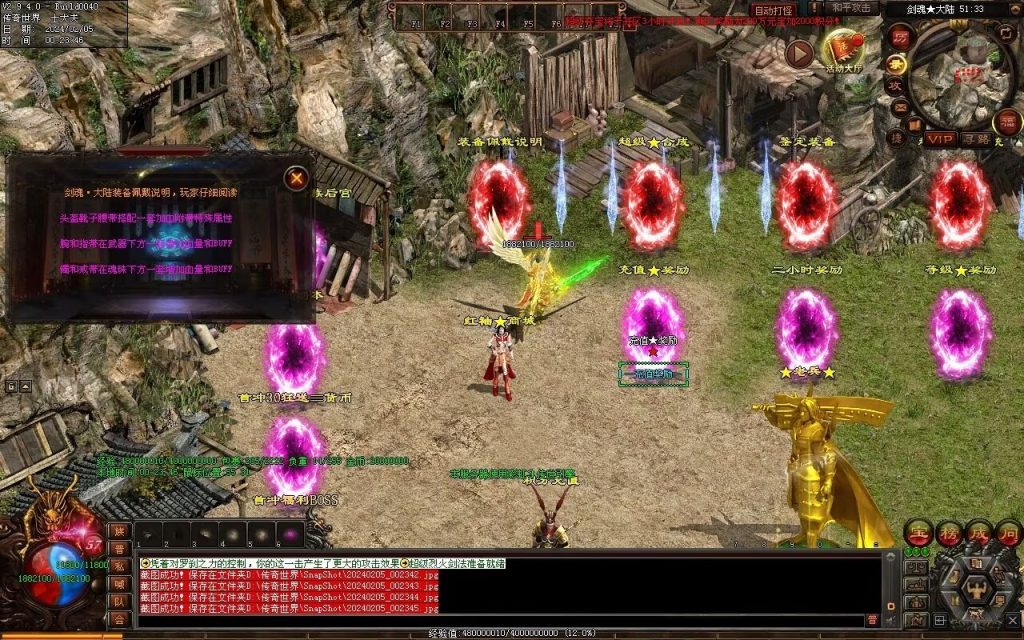The height and width of the screenshot is (640, 1024).
Task: Click the round play arrow button
Action: pyautogui.click(x=798, y=53)
